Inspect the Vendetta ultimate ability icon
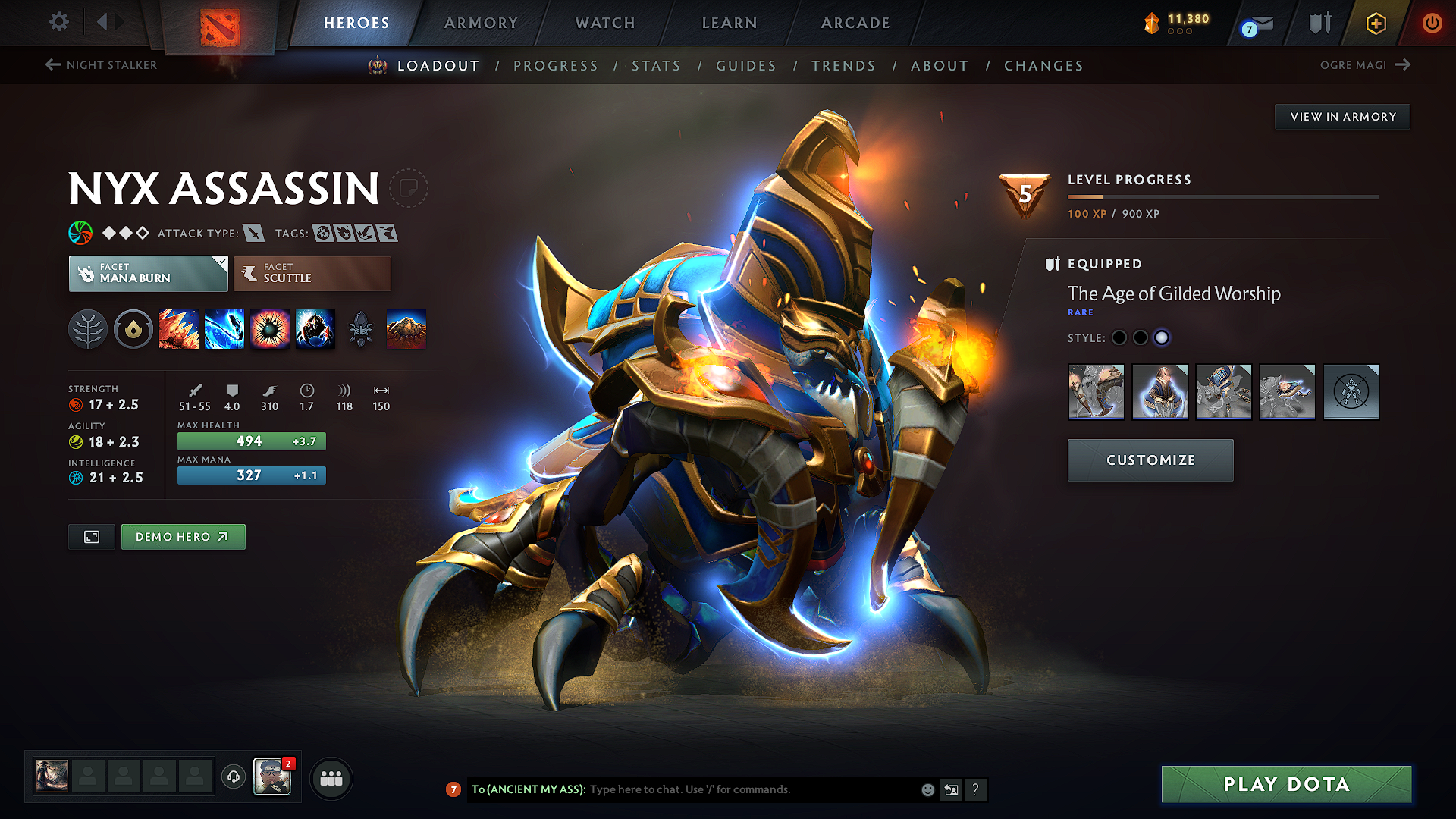 (315, 329)
